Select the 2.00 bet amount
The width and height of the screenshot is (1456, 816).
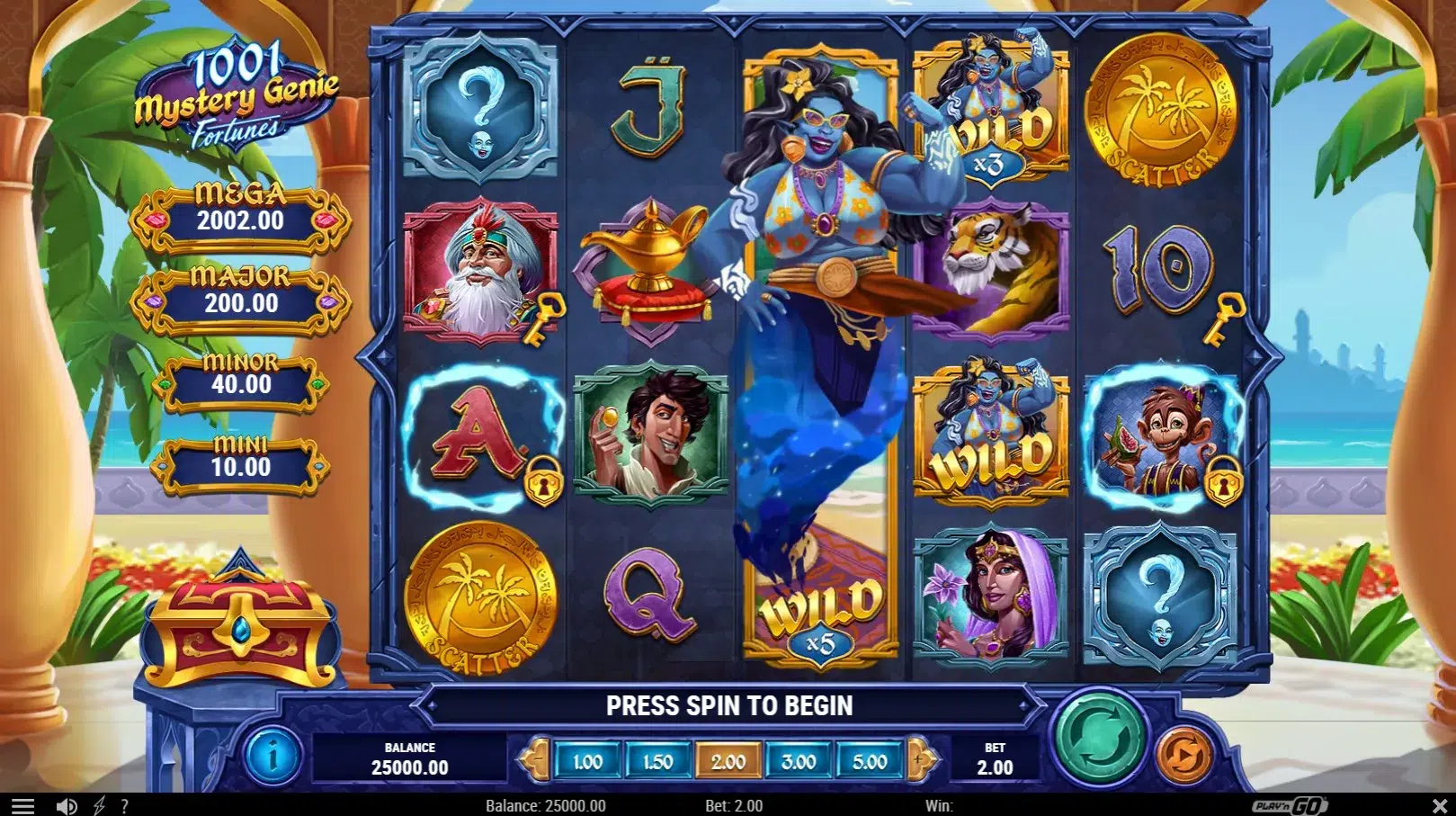pyautogui.click(x=728, y=762)
